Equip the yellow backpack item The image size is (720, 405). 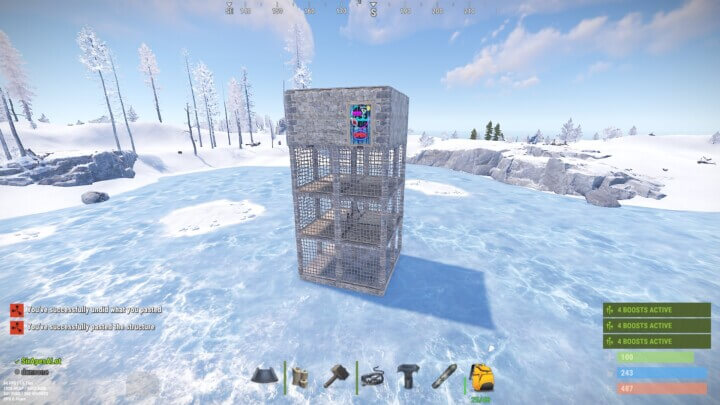(x=480, y=376)
